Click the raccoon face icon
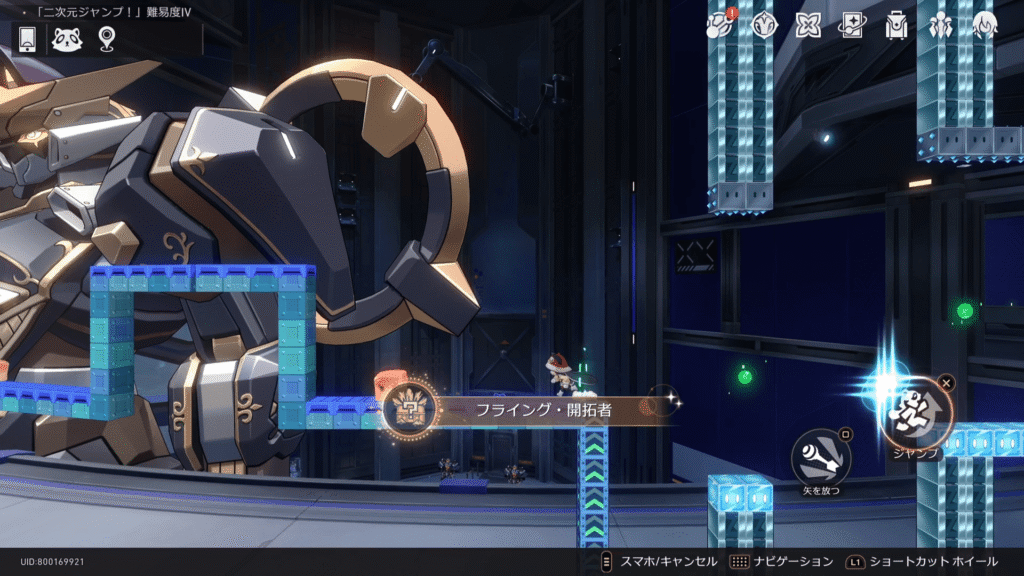This screenshot has height=576, width=1024. coord(67,39)
